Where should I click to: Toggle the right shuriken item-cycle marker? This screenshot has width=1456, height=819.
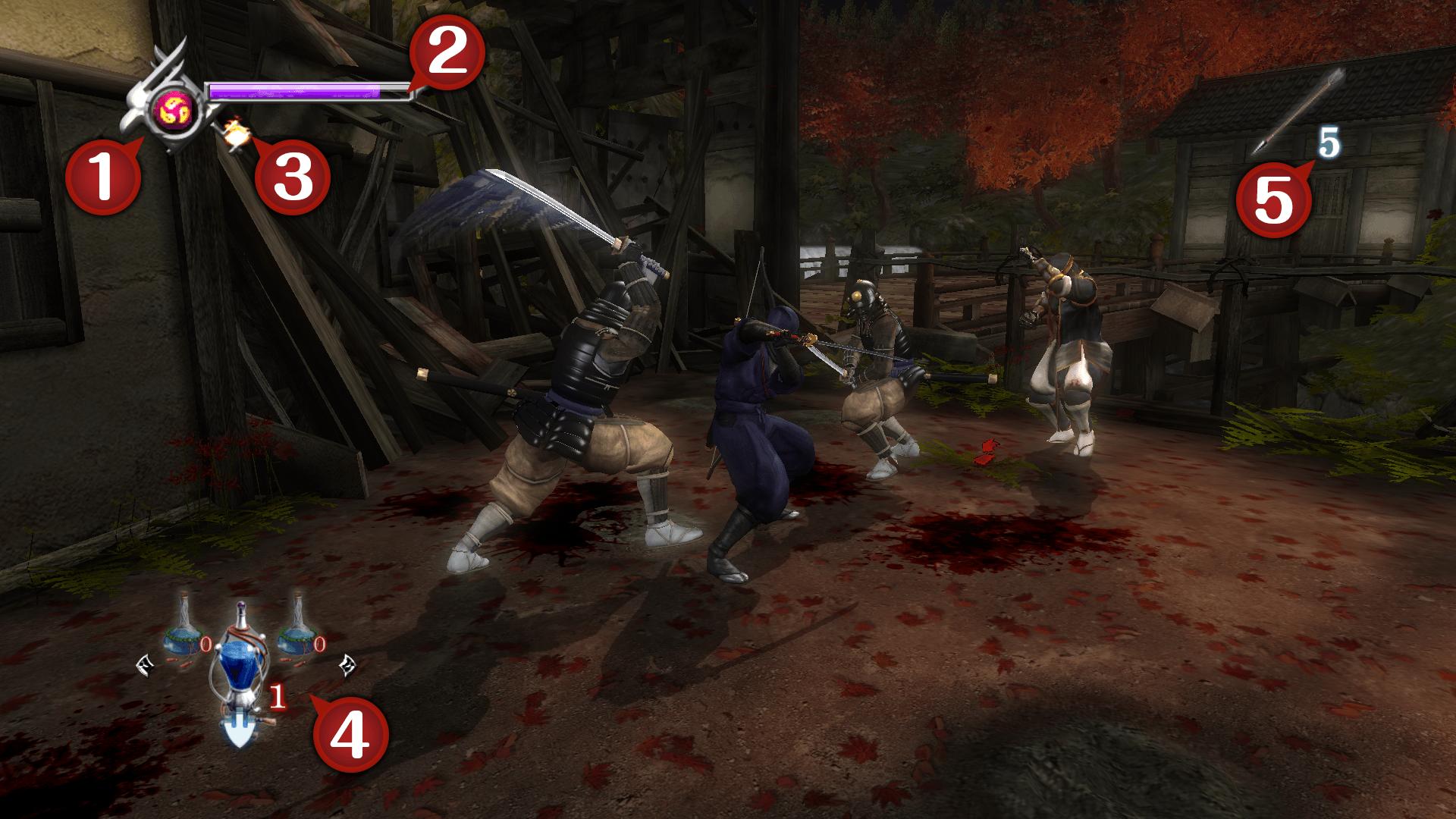pos(348,665)
